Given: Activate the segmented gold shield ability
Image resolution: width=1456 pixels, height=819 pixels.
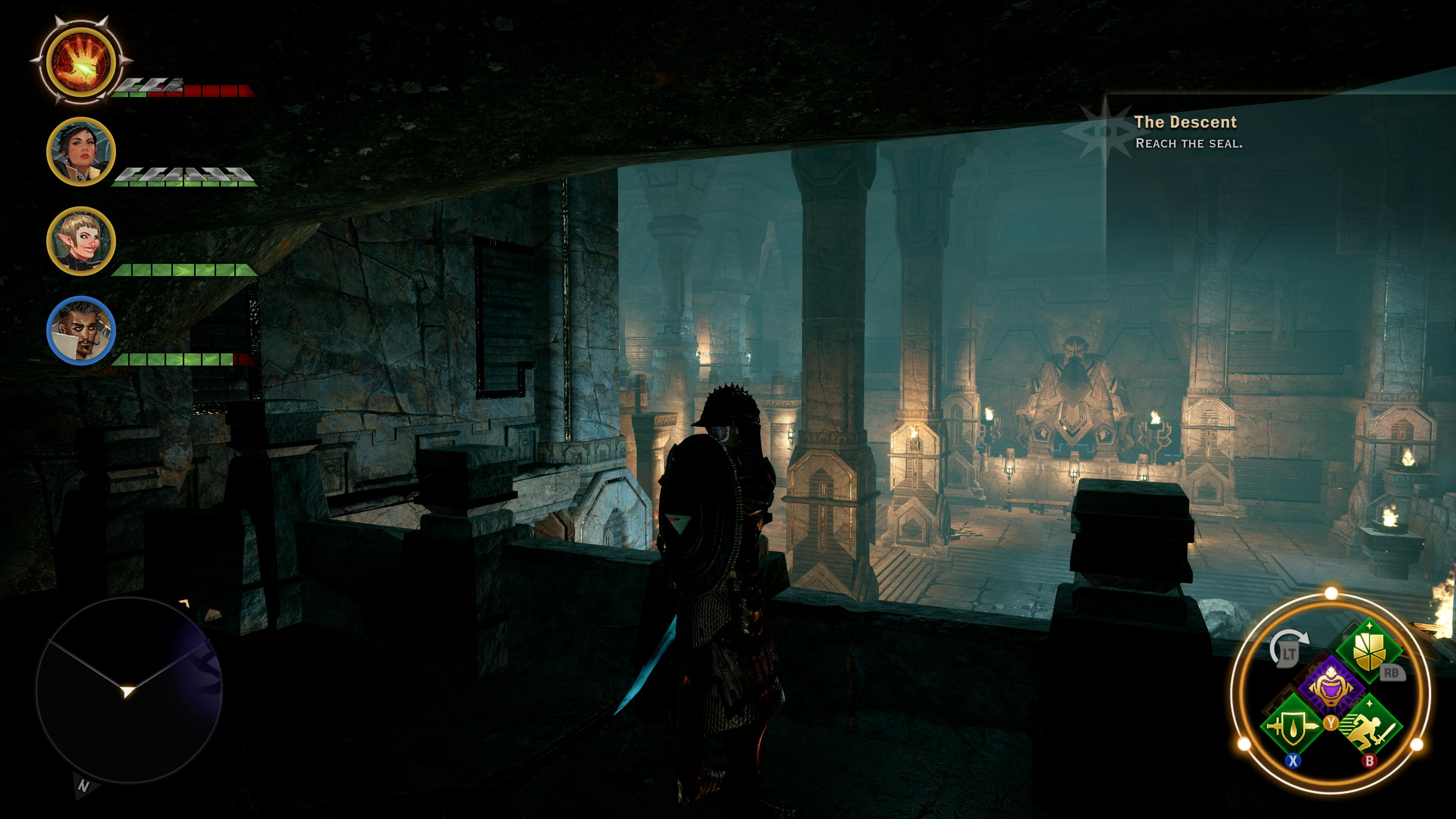Looking at the screenshot, I should click(1369, 650).
